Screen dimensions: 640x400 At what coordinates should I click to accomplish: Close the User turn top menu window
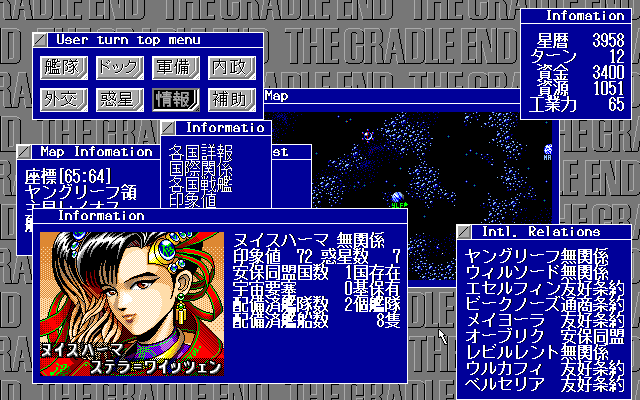tap(40, 40)
